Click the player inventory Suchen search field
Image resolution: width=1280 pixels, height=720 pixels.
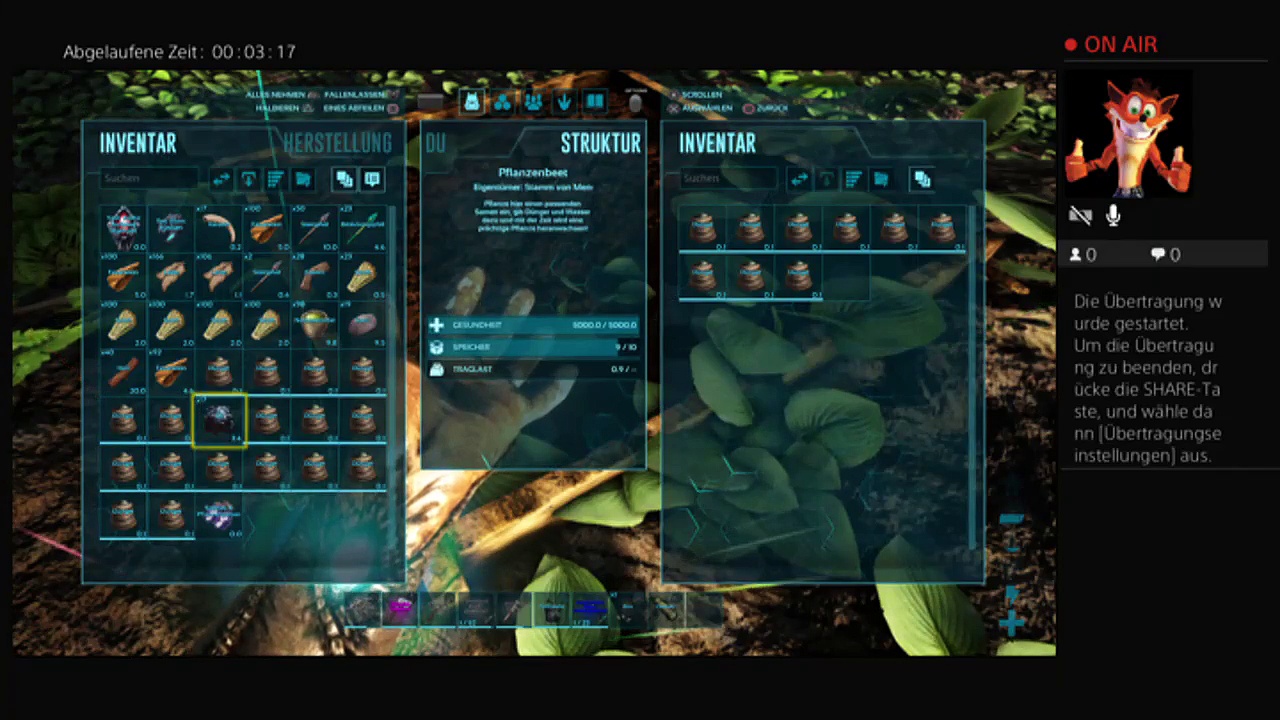(150, 179)
